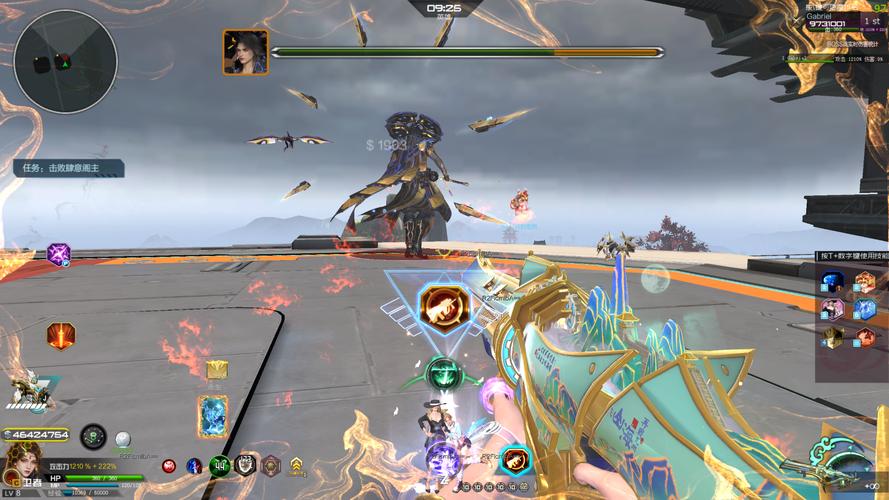Click the circular radar minimap
889x500 pixels.
(x=66, y=61)
